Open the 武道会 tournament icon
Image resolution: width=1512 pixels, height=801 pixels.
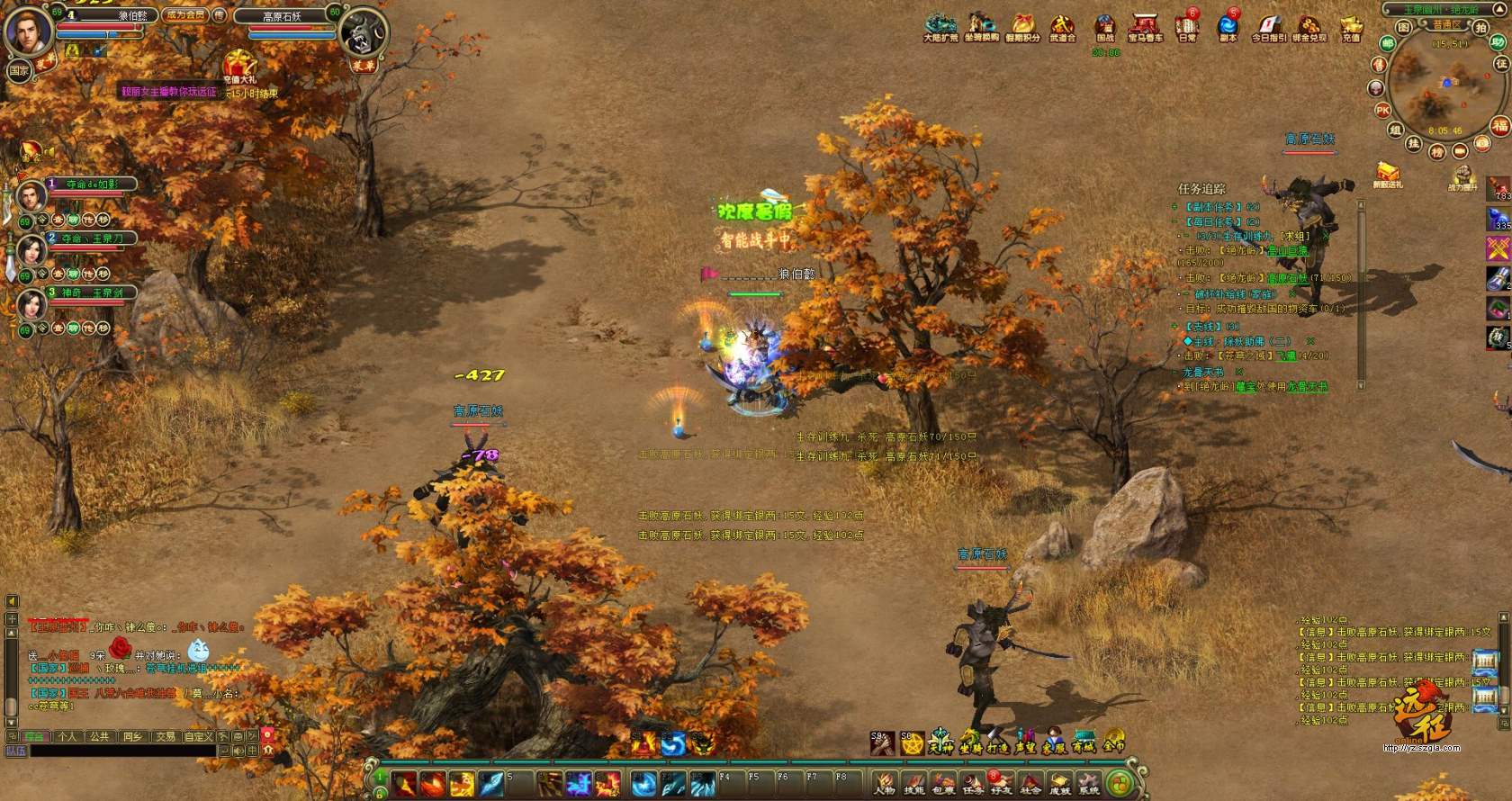pos(1062,27)
